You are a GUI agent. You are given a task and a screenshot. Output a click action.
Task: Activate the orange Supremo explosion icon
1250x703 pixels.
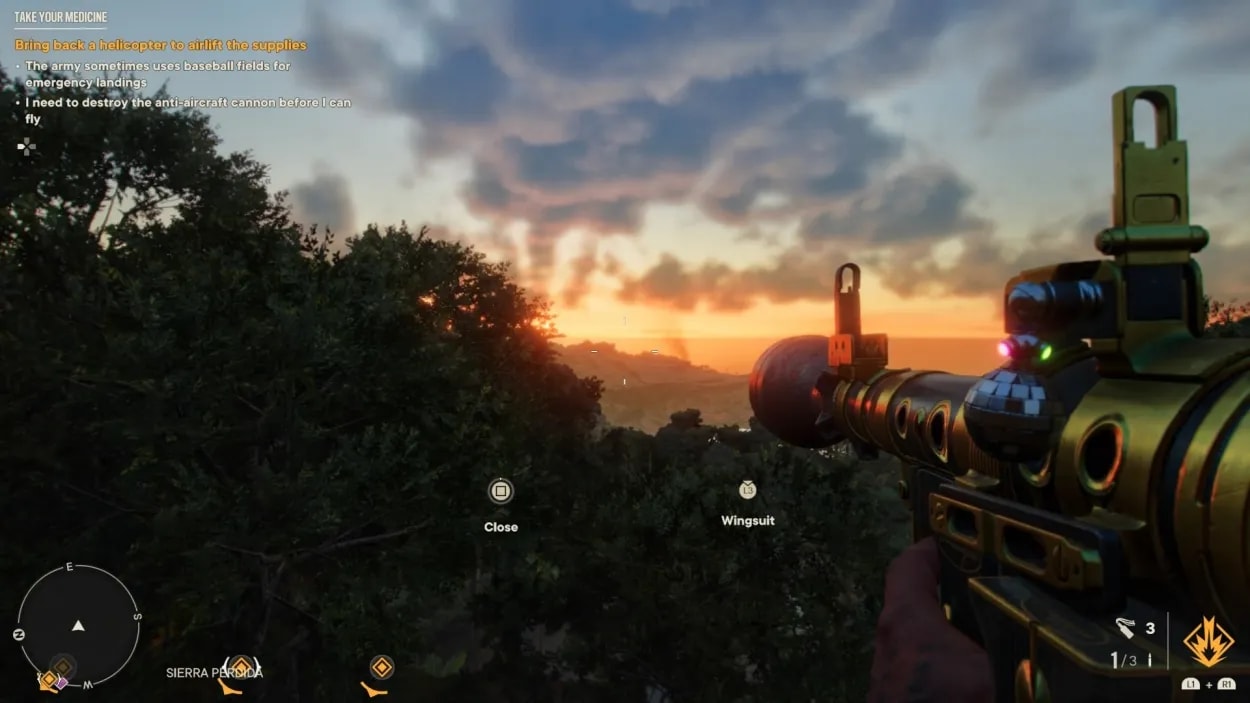point(1208,642)
